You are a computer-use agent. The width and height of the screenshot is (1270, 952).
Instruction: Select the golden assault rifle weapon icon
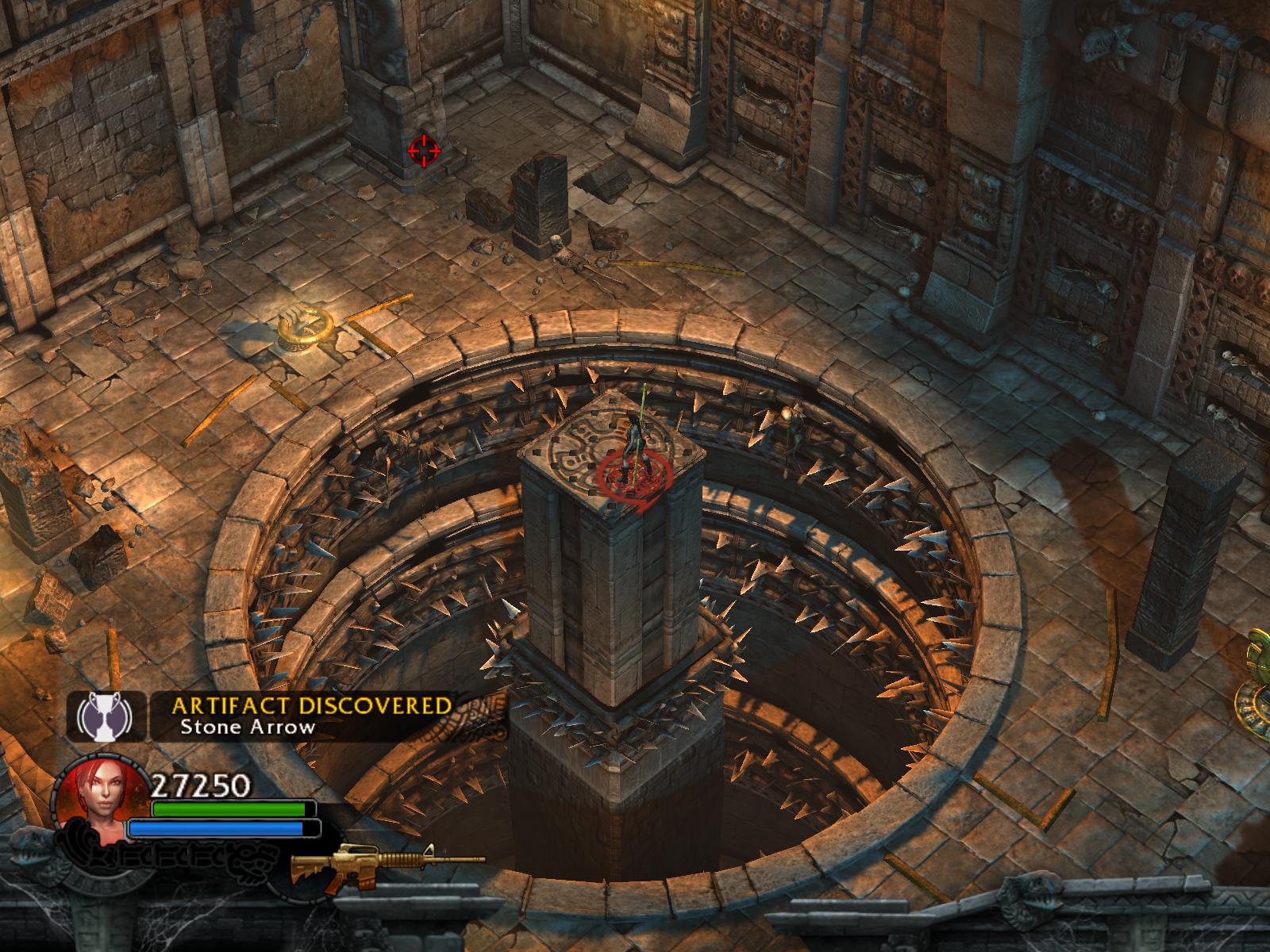(x=387, y=860)
